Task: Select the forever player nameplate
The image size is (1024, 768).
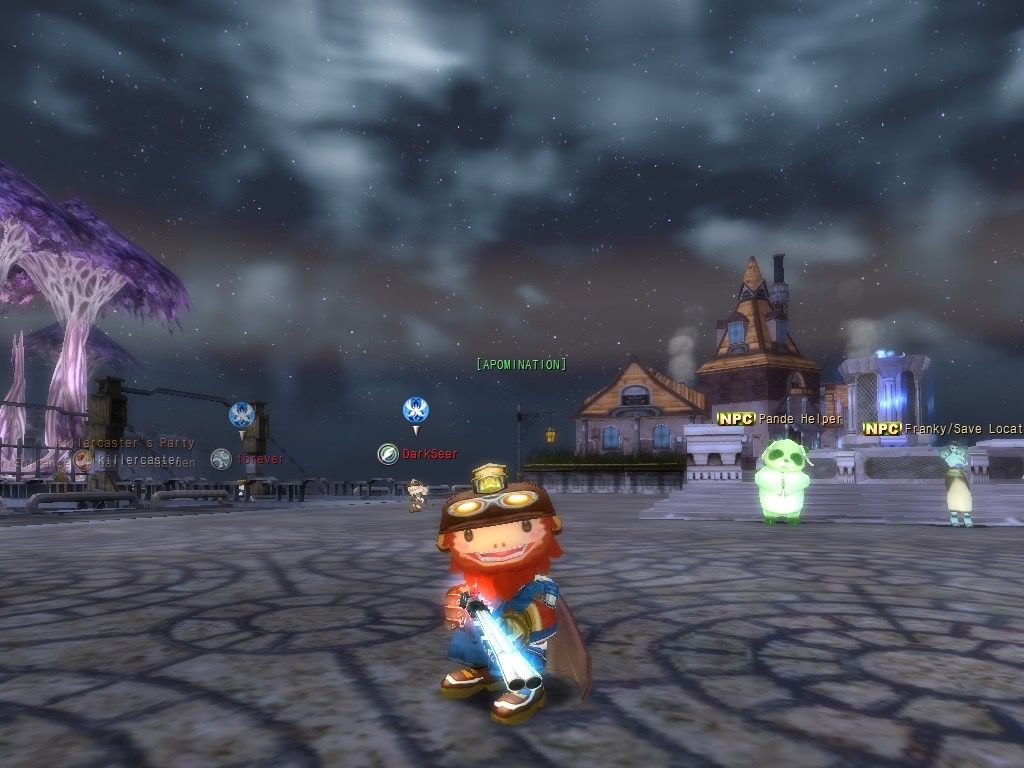Action: click(x=260, y=459)
